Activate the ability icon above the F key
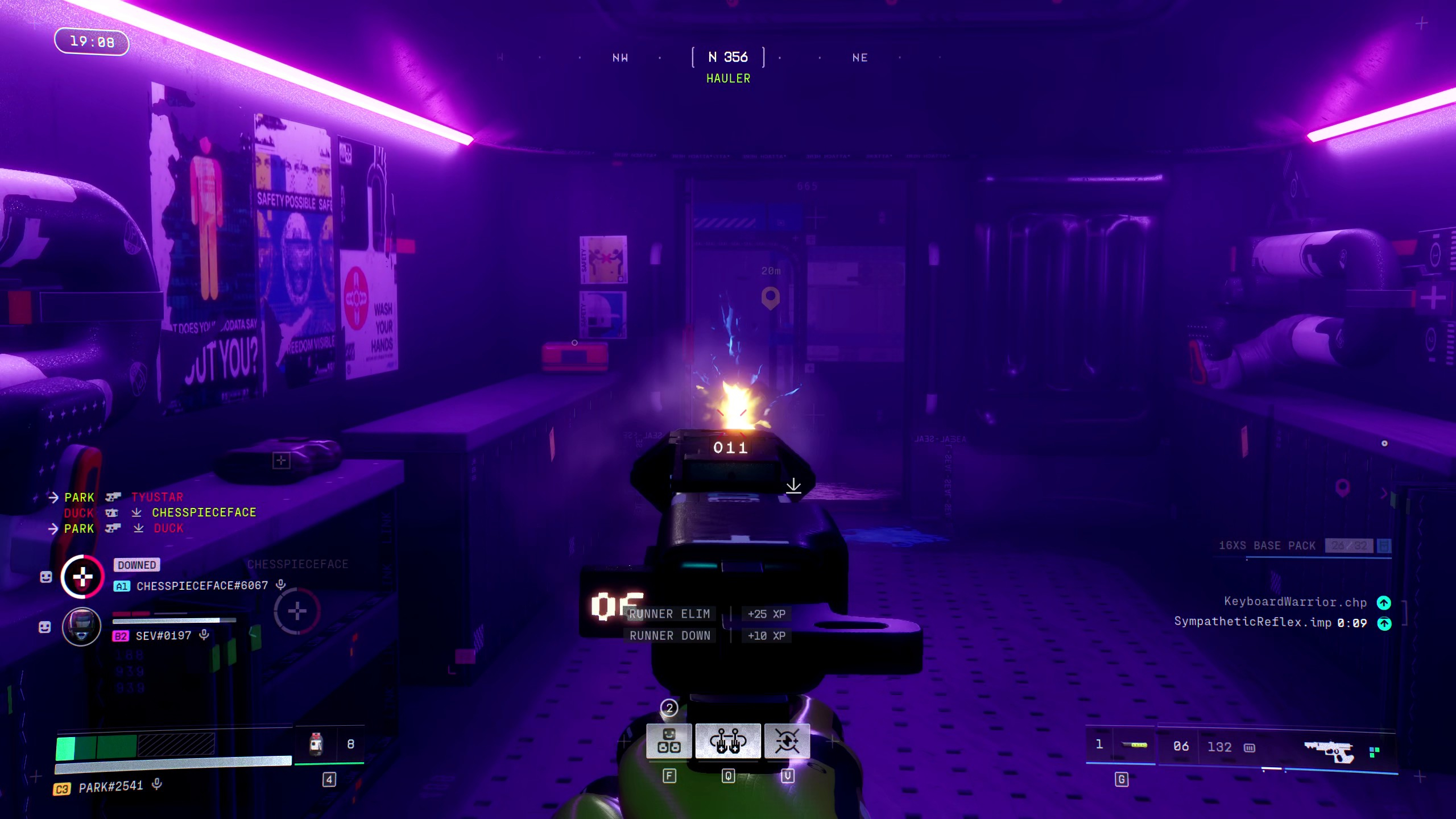 pyautogui.click(x=669, y=741)
